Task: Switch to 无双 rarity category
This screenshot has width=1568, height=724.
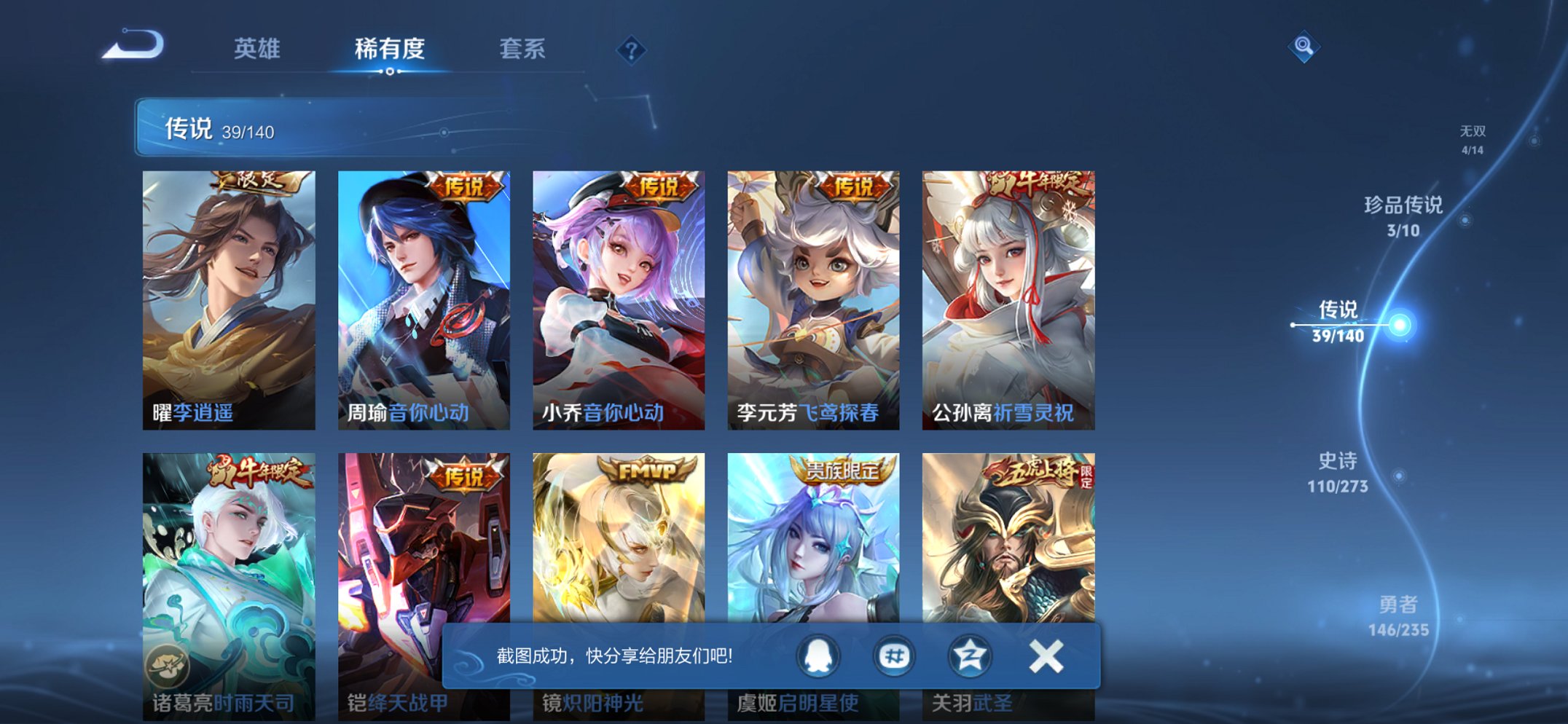Action: [x=1471, y=138]
